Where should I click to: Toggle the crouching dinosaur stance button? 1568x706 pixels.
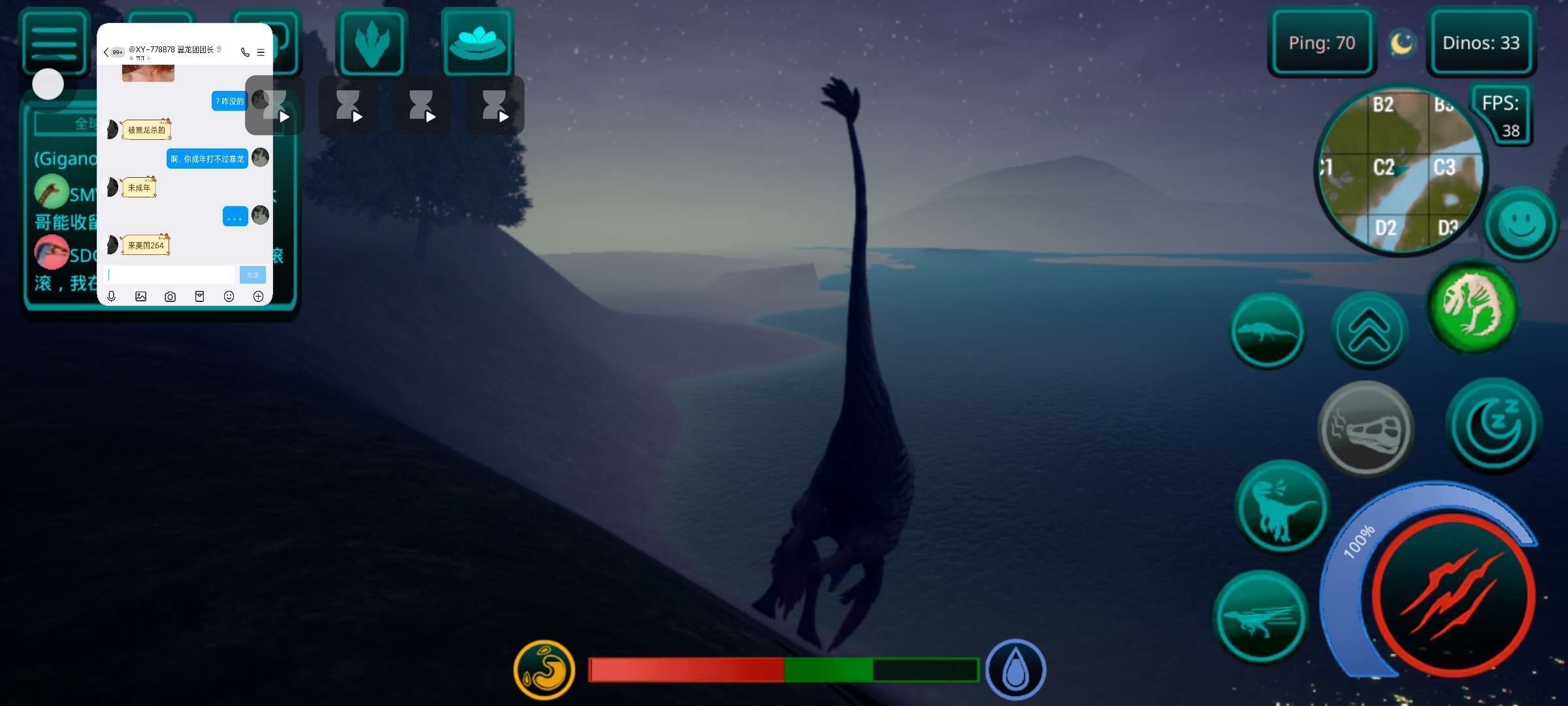pyautogui.click(x=1267, y=331)
